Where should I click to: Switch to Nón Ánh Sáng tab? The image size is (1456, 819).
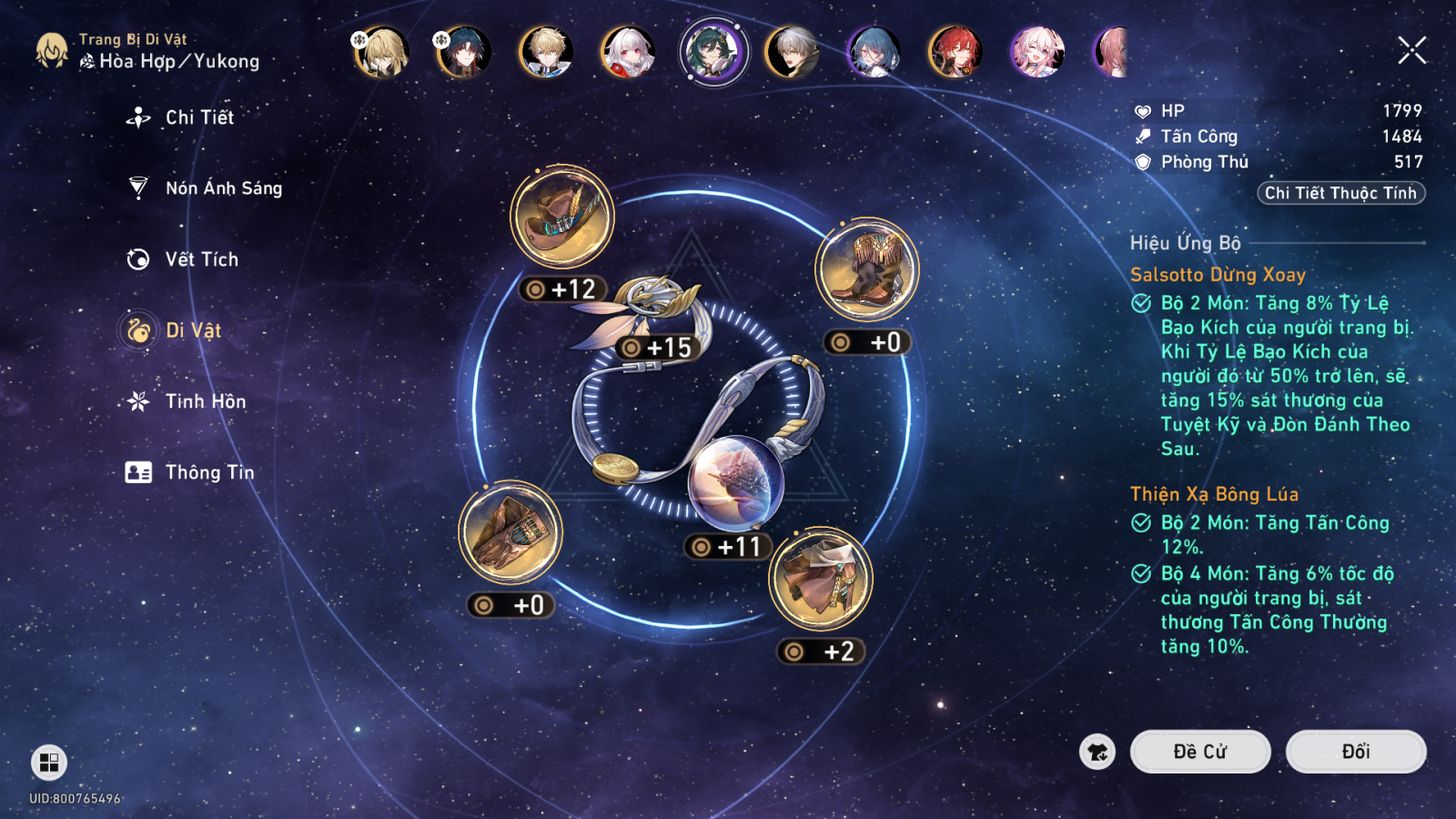(x=223, y=188)
